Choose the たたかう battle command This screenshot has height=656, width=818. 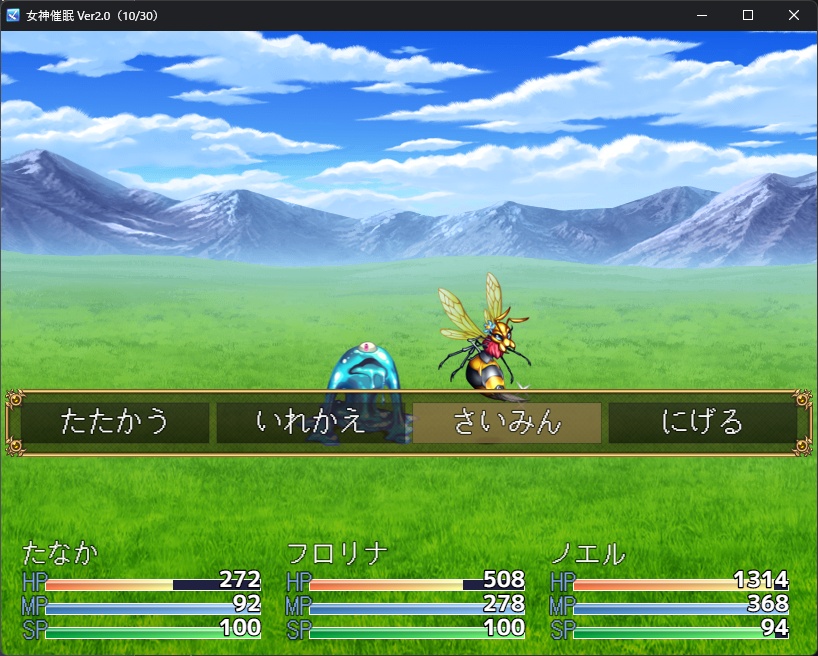tap(115, 422)
